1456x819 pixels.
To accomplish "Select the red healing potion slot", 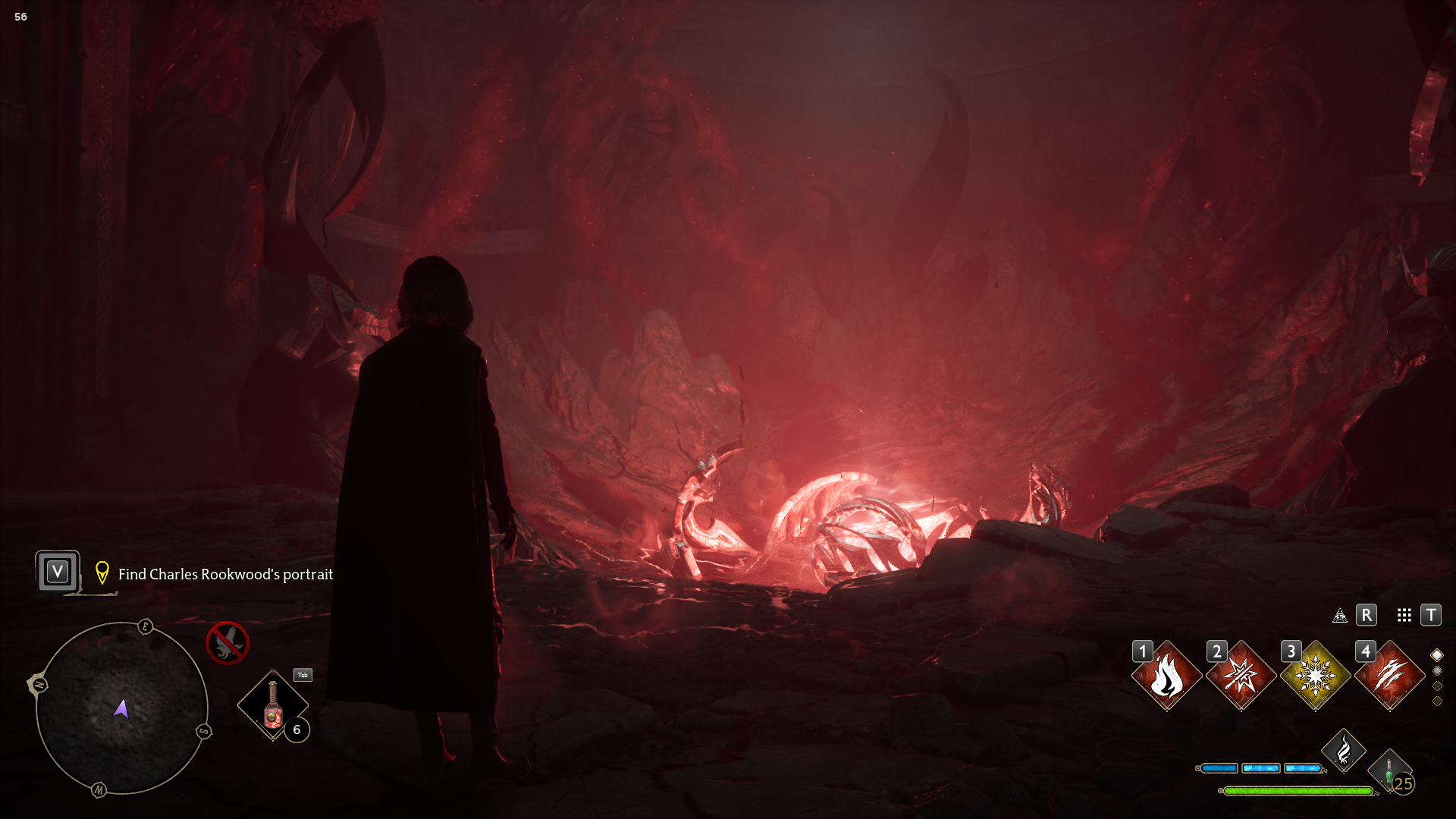I will click(273, 705).
